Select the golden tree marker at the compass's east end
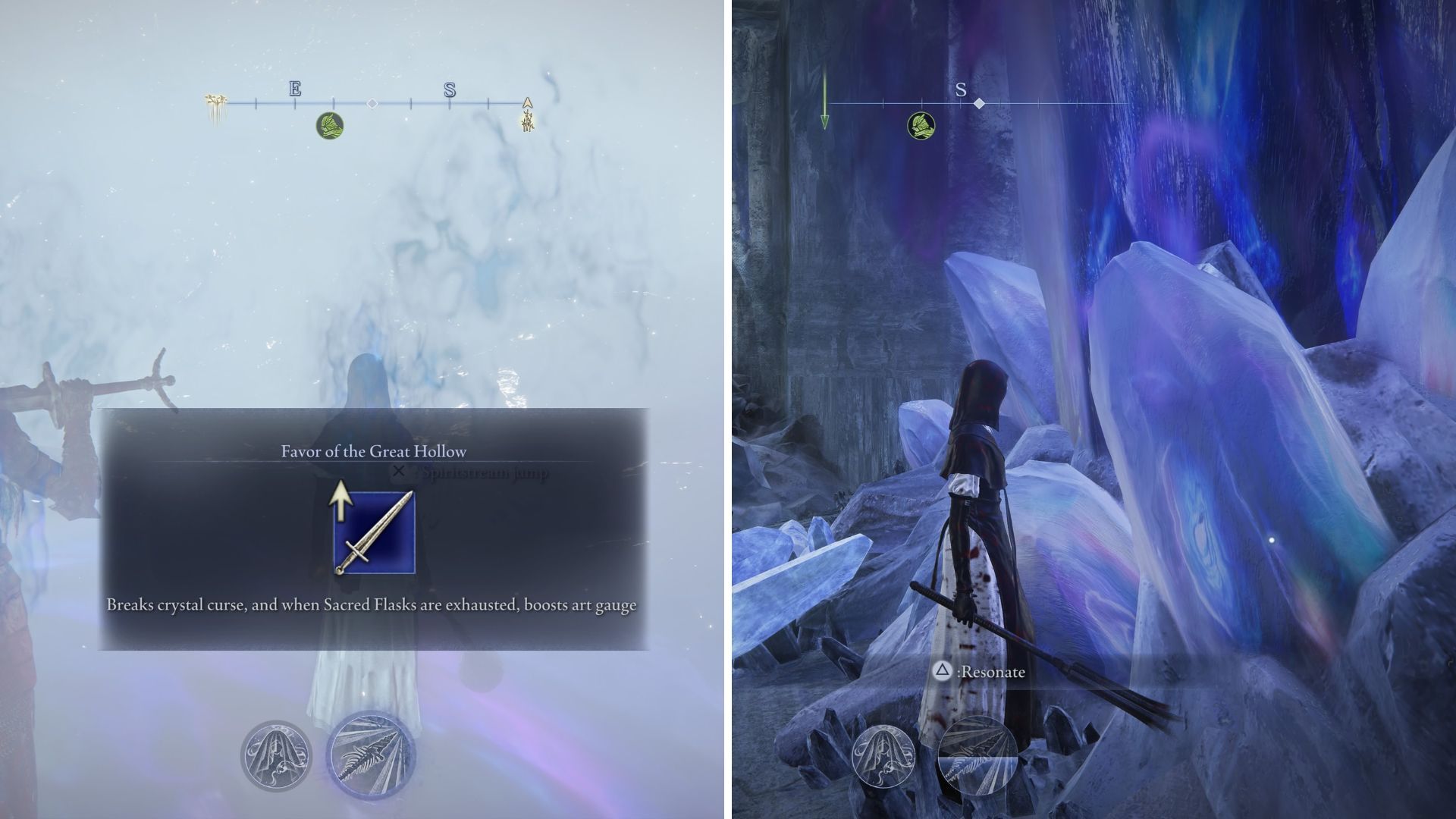This screenshot has width=1456, height=819. [x=215, y=109]
